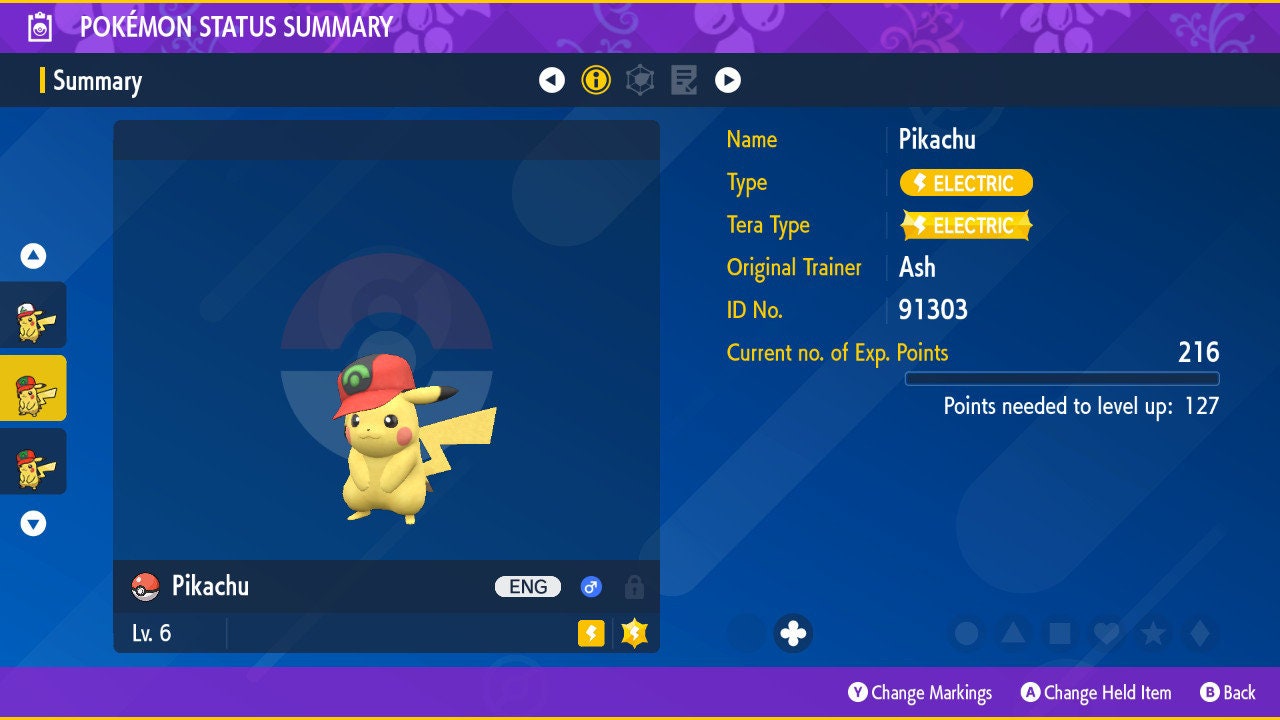The width and height of the screenshot is (1280, 720).
Task: Select the yellow info summary tab
Action: coord(596,80)
